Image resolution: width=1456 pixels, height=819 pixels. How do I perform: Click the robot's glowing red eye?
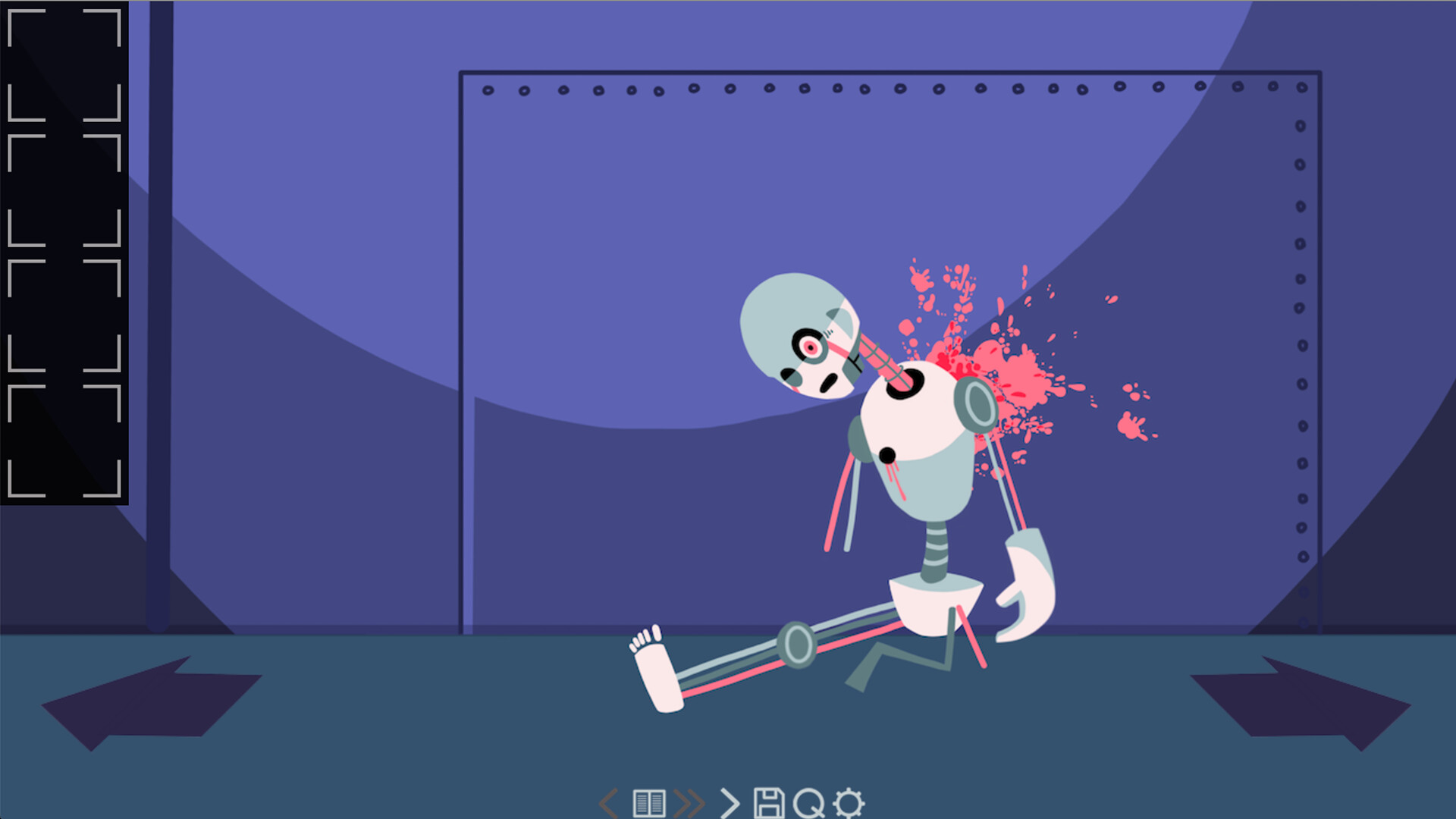[x=810, y=349]
